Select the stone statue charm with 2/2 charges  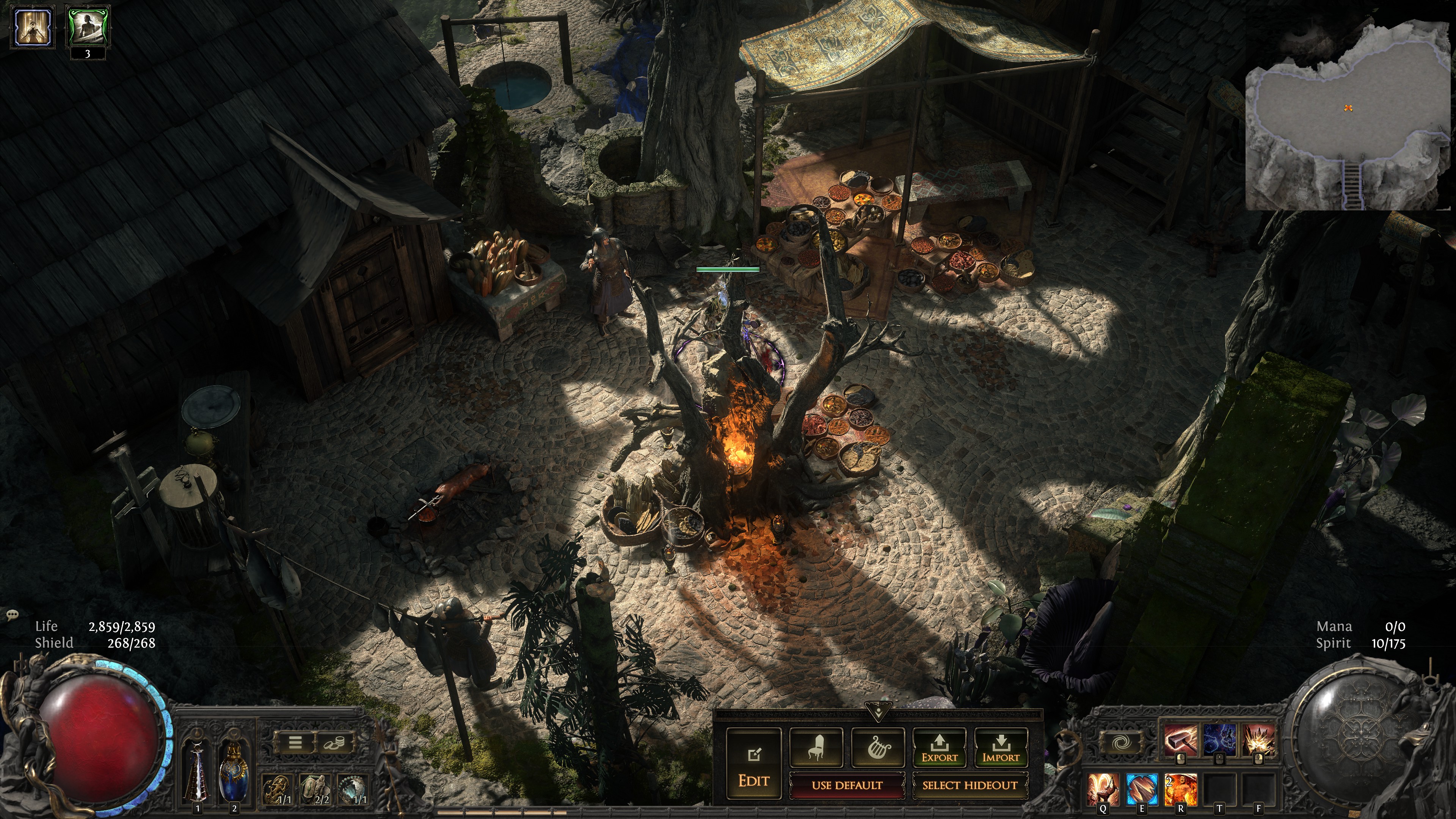tap(315, 789)
